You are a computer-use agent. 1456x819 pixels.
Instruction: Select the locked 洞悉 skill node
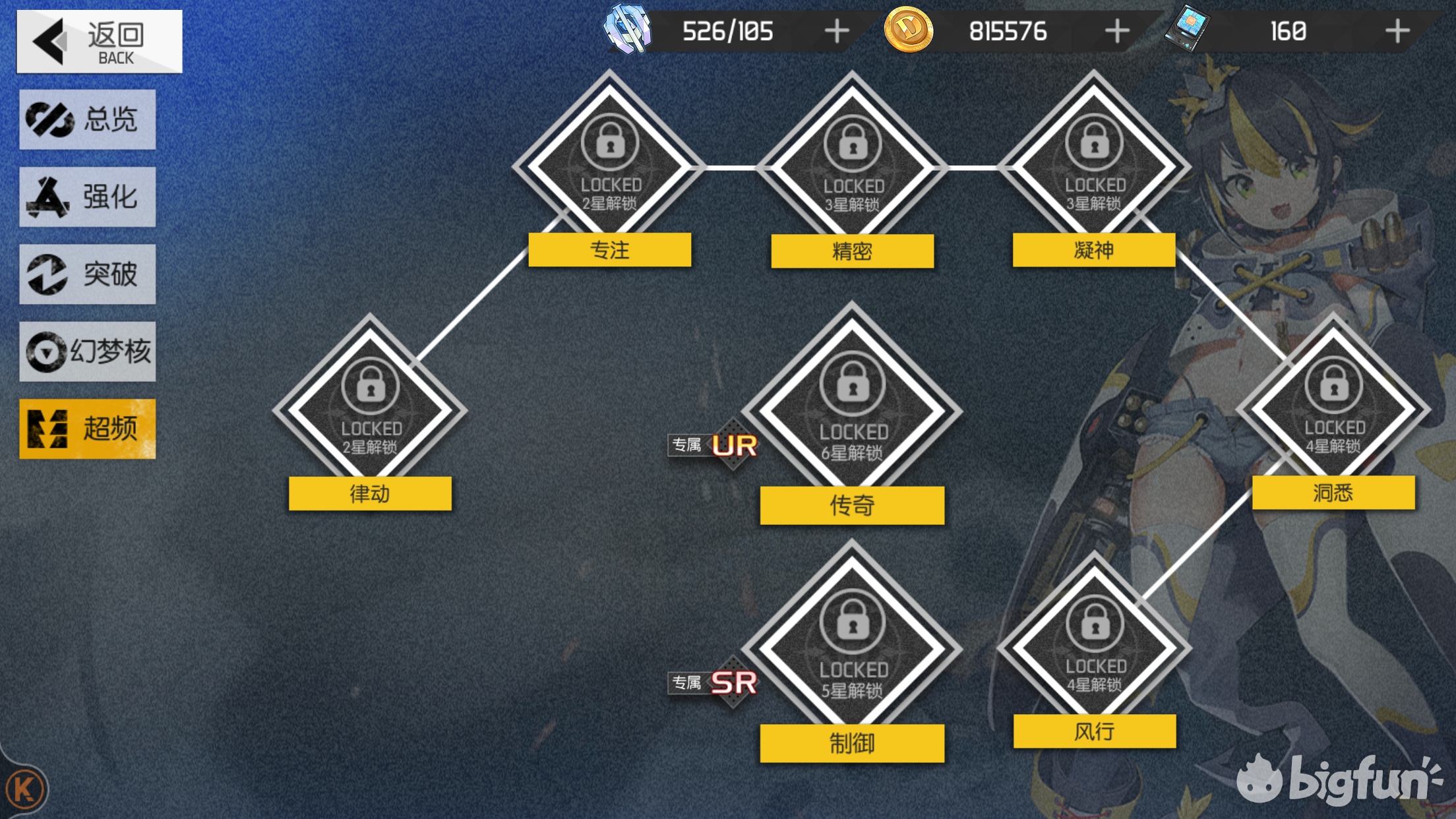pos(1333,408)
